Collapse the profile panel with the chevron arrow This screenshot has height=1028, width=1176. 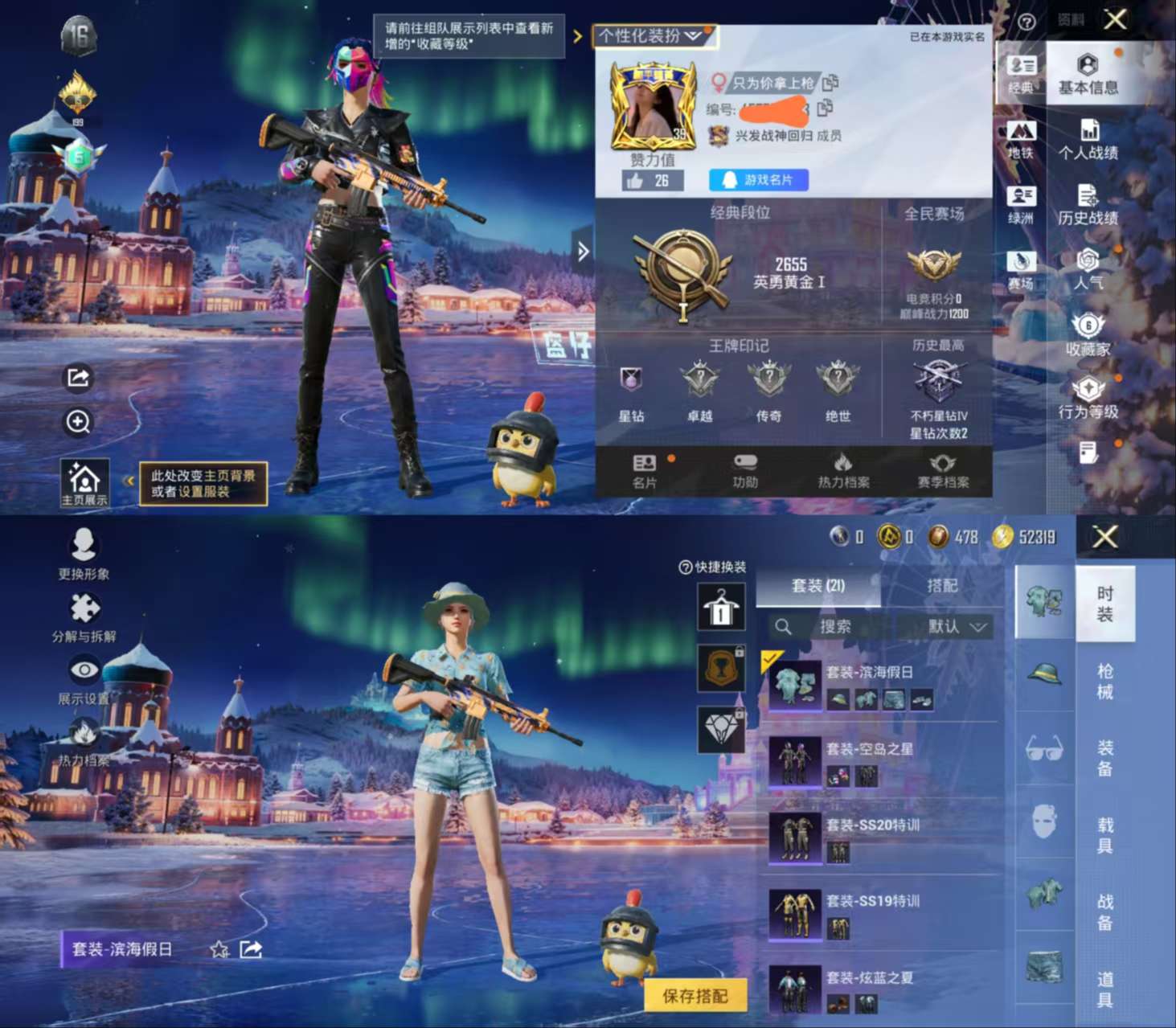pos(581,250)
